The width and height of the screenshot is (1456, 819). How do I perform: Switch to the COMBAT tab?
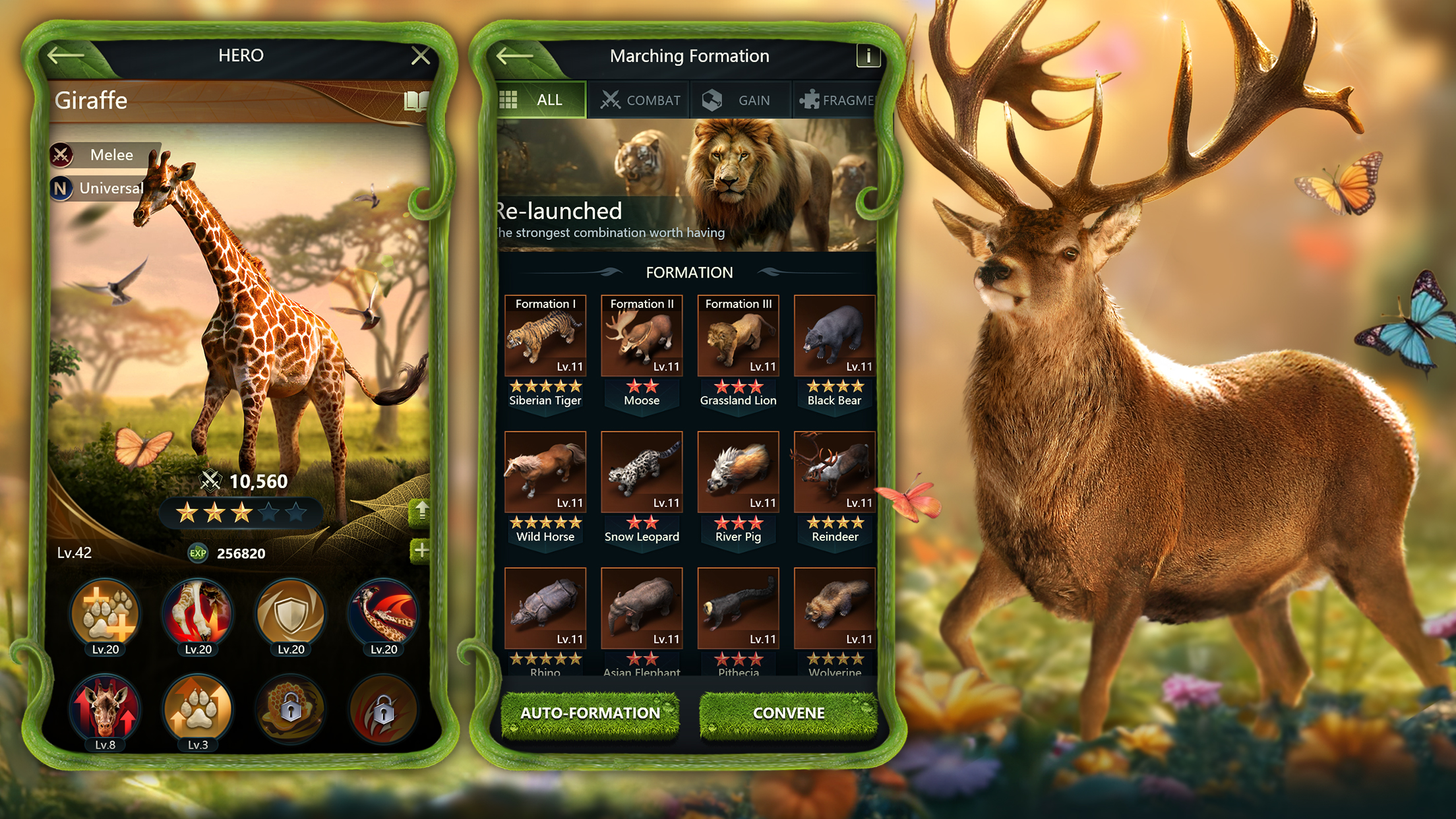[x=640, y=100]
